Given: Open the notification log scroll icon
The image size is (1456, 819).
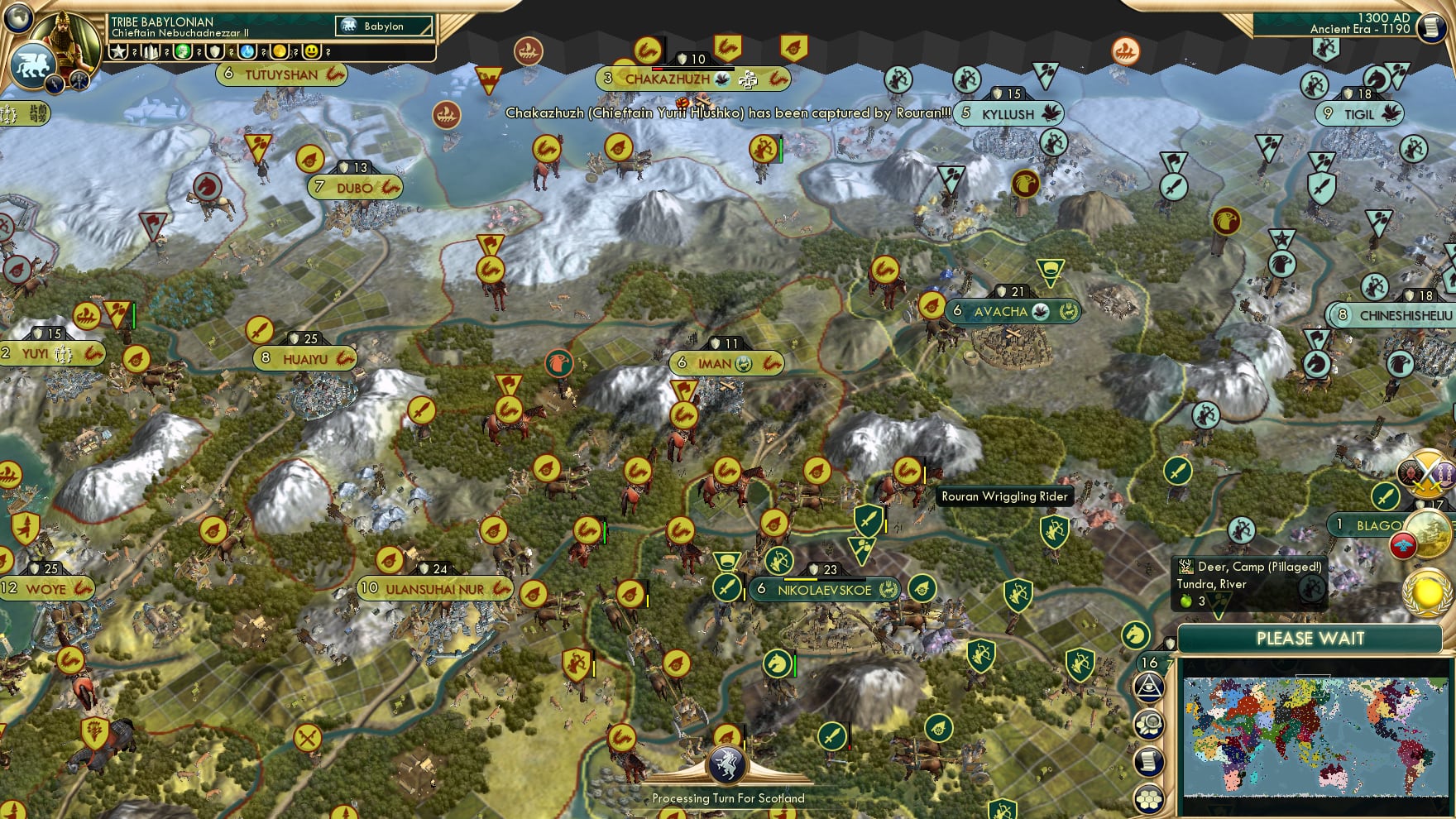Looking at the screenshot, I should (1150, 760).
